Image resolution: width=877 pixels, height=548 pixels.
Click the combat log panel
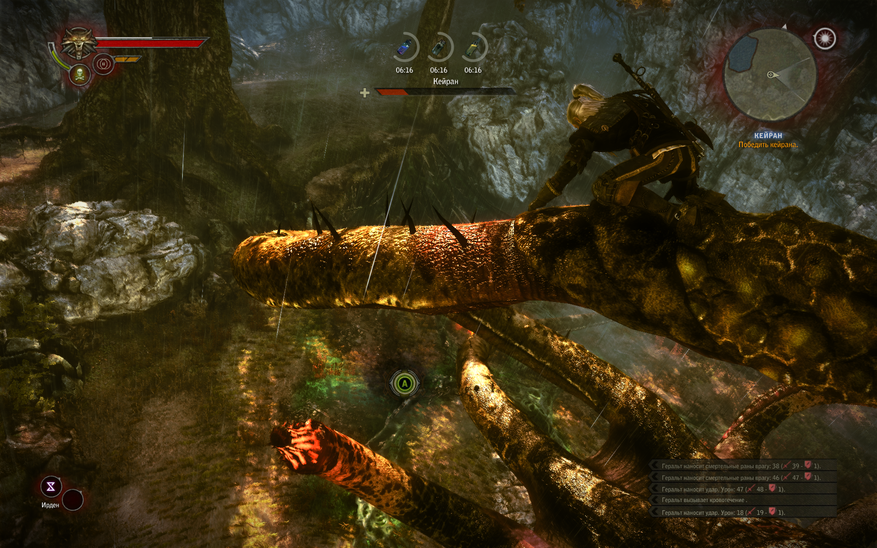[743, 489]
